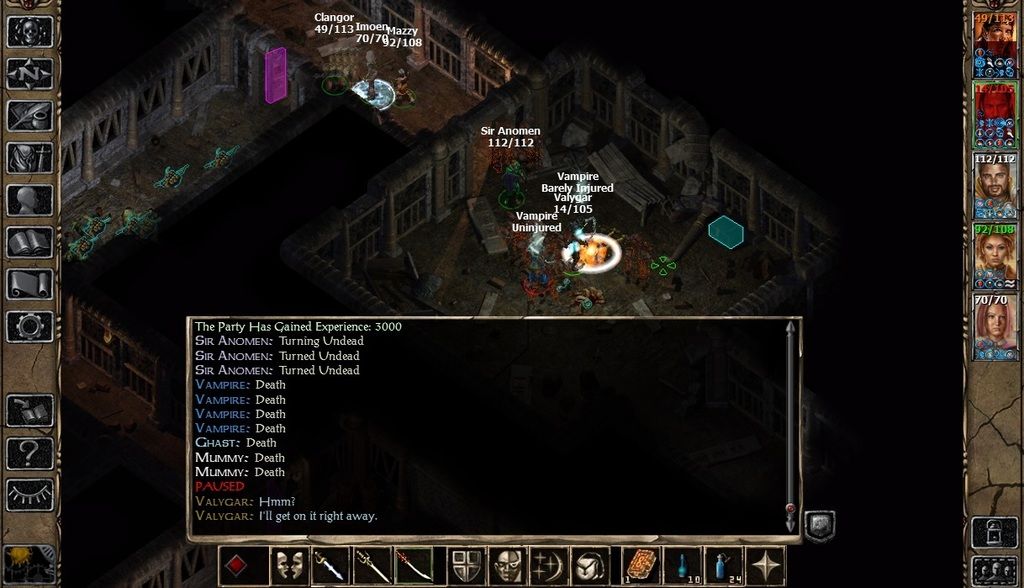Open the priest scroll screen in the sidebar
Viewport: 1024px width, 588px height.
pyautogui.click(x=30, y=284)
